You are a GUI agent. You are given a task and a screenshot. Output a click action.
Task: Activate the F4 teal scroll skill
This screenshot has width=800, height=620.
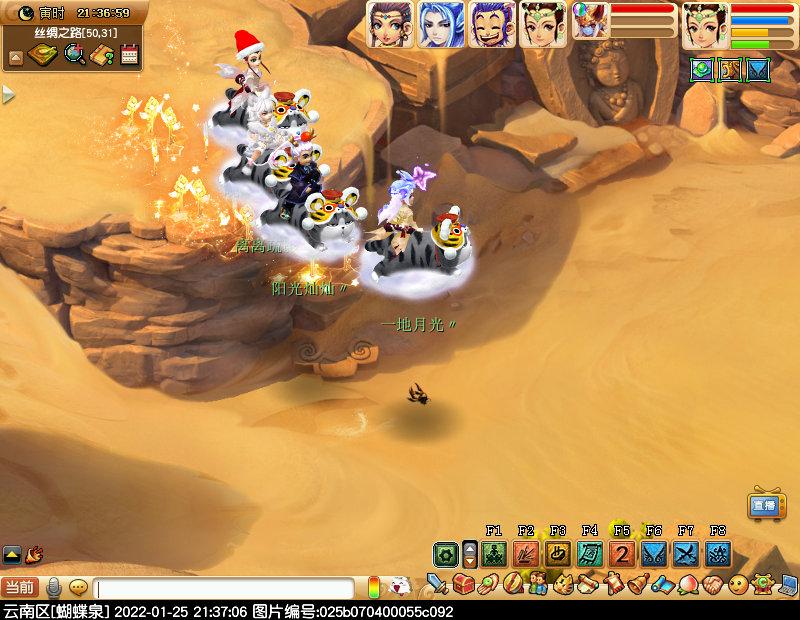[x=590, y=553]
